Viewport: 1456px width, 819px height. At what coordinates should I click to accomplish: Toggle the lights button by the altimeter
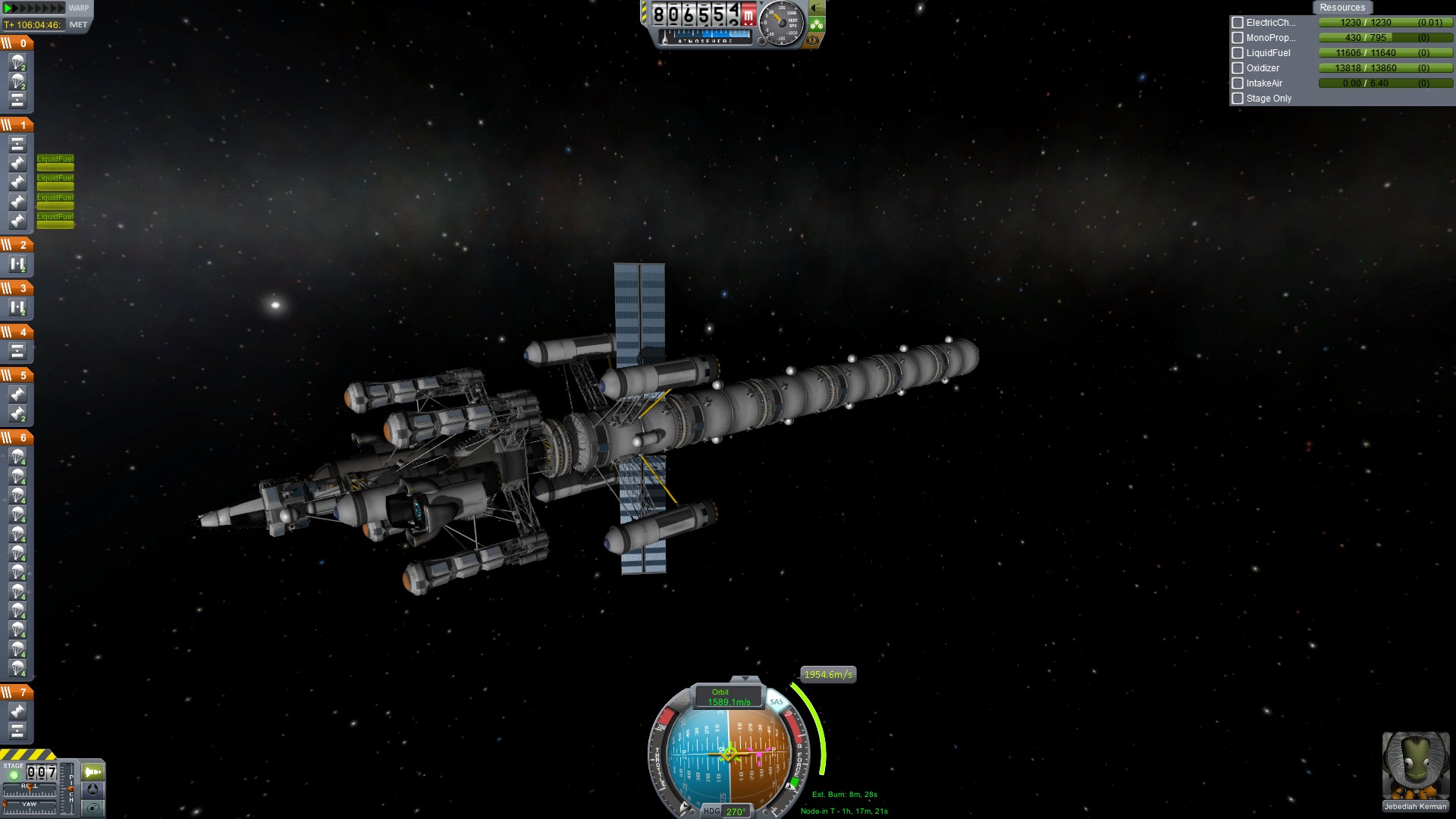click(x=817, y=8)
